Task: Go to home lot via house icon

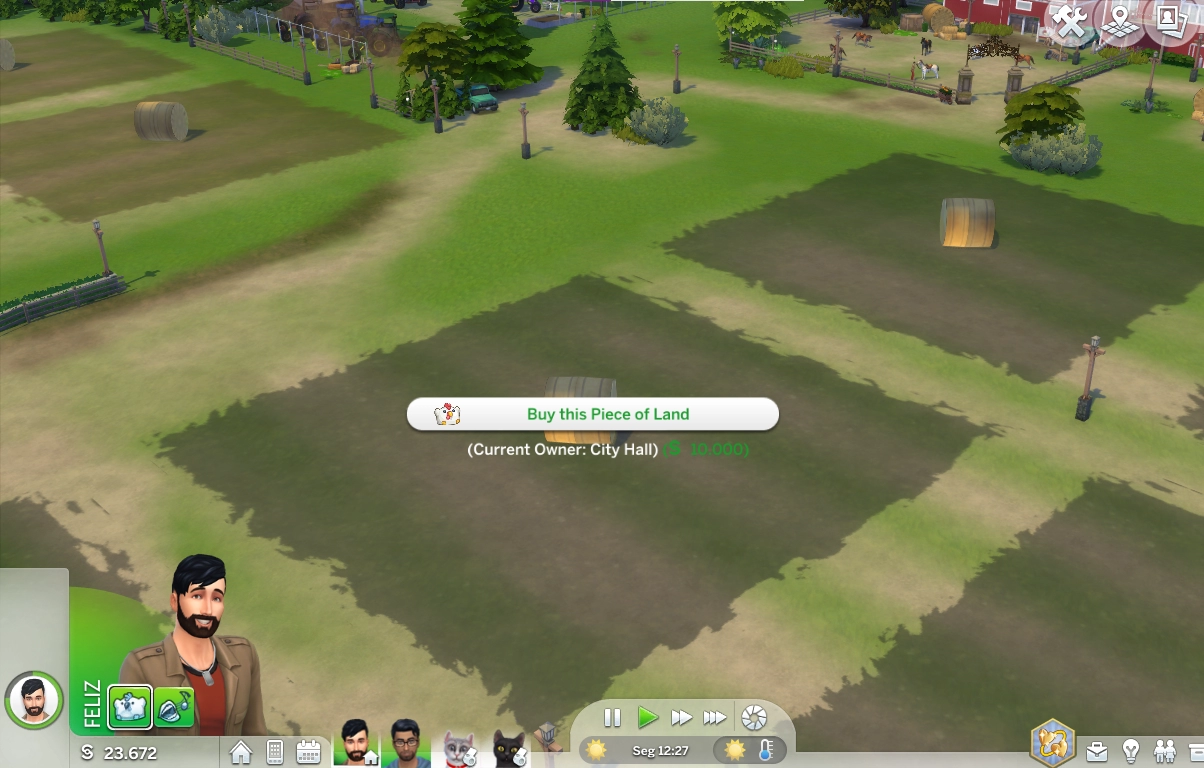Action: [241, 752]
